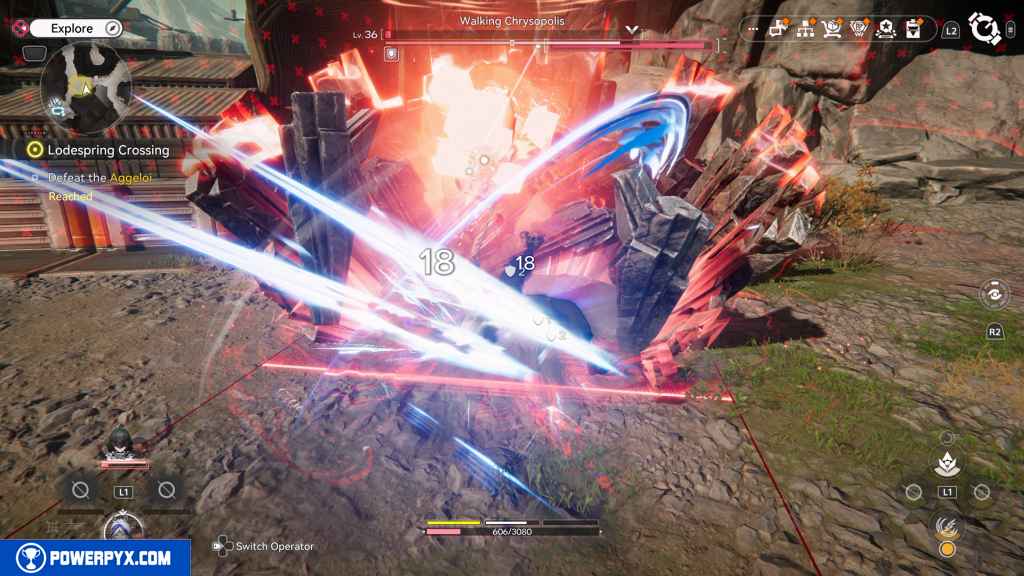This screenshot has height=576, width=1024.
Task: Open the circular minimap
Action: pos(86,89)
